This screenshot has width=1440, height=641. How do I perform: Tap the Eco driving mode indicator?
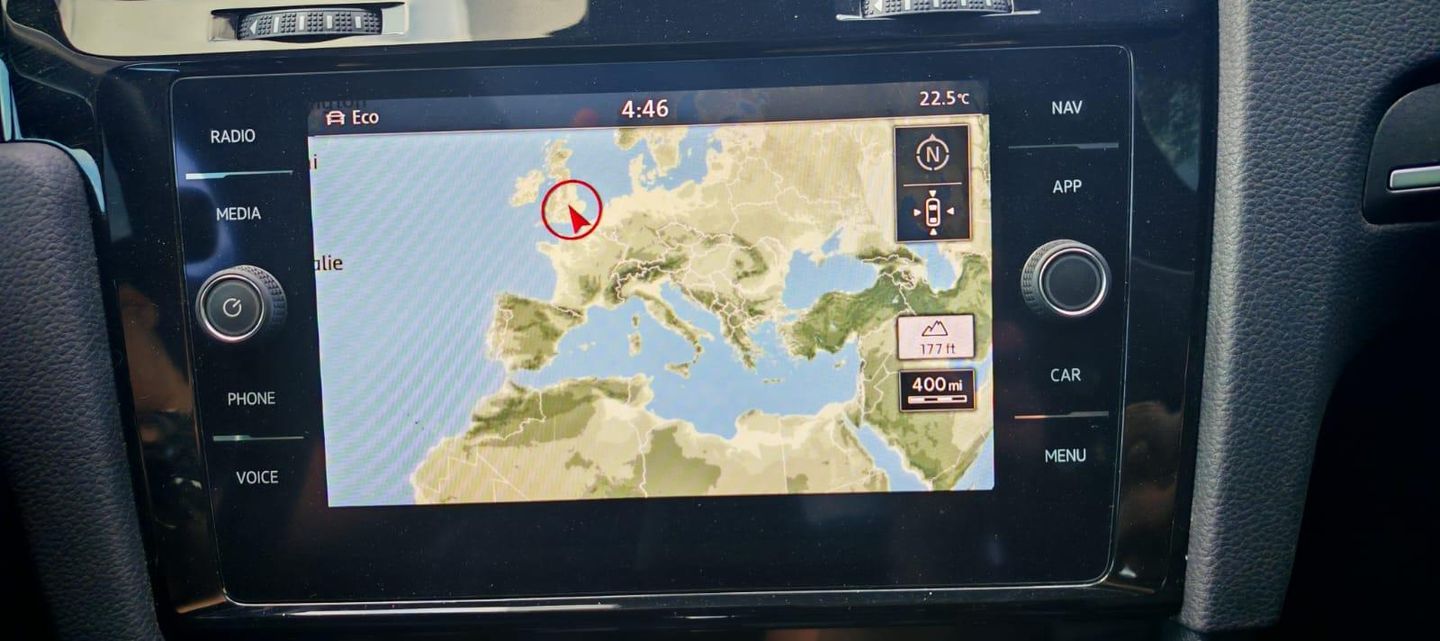353,118
